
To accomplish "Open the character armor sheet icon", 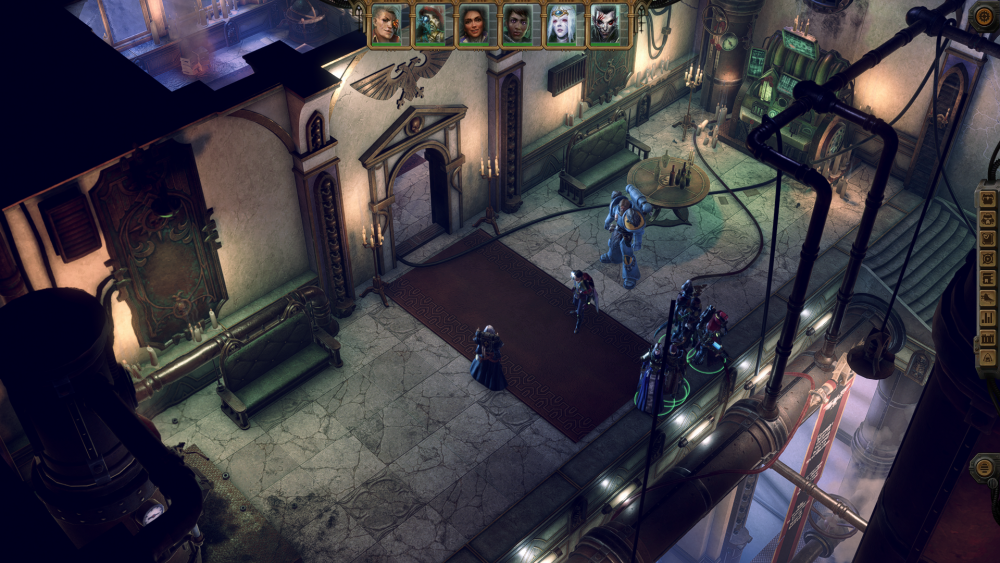I will click(987, 218).
